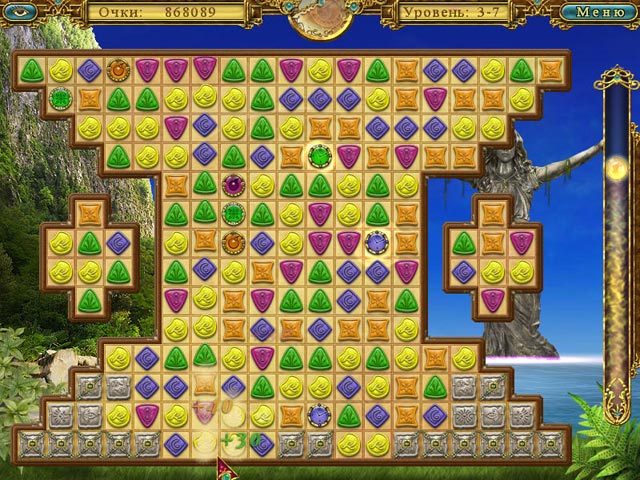
Task: Select green triangle tile in right side island
Action: point(463,242)
